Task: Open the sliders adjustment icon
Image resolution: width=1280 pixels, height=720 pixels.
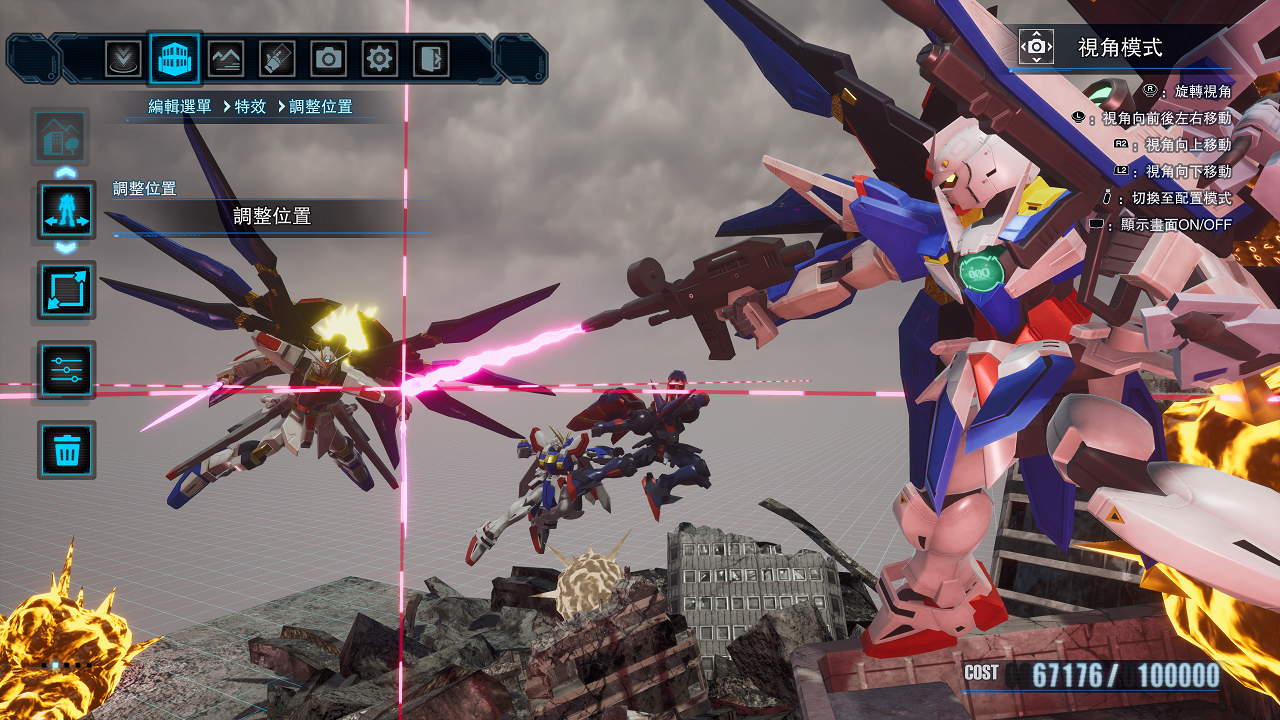Action: (66, 370)
